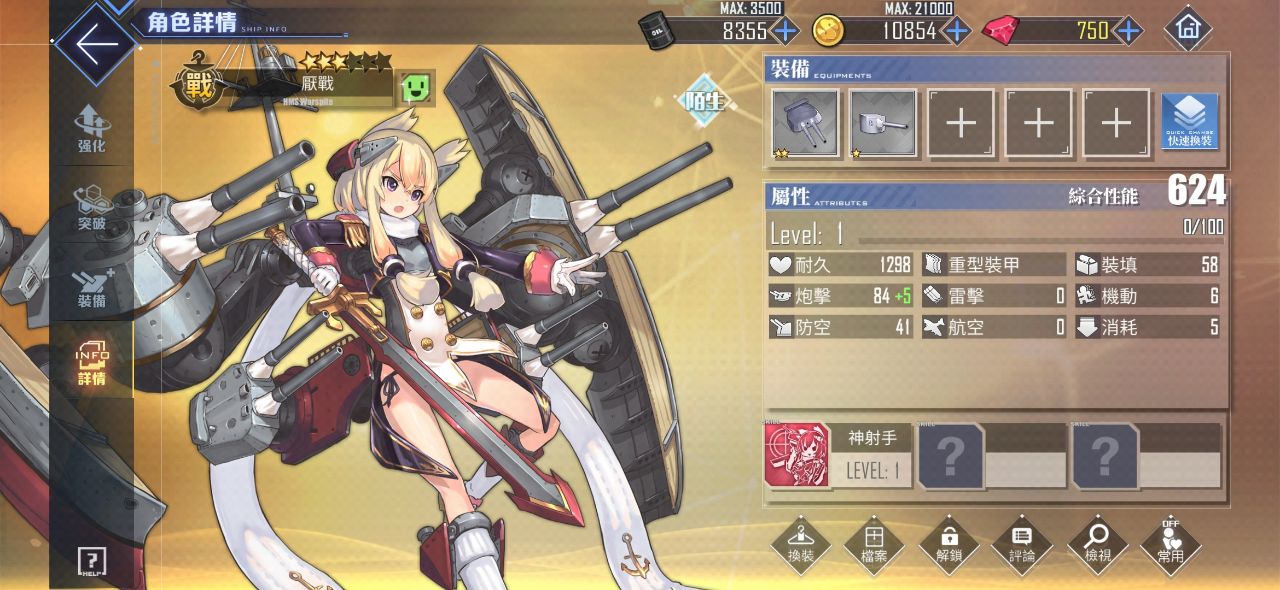Return home via the house icon
Viewport: 1280px width, 590px height.
[1188, 29]
